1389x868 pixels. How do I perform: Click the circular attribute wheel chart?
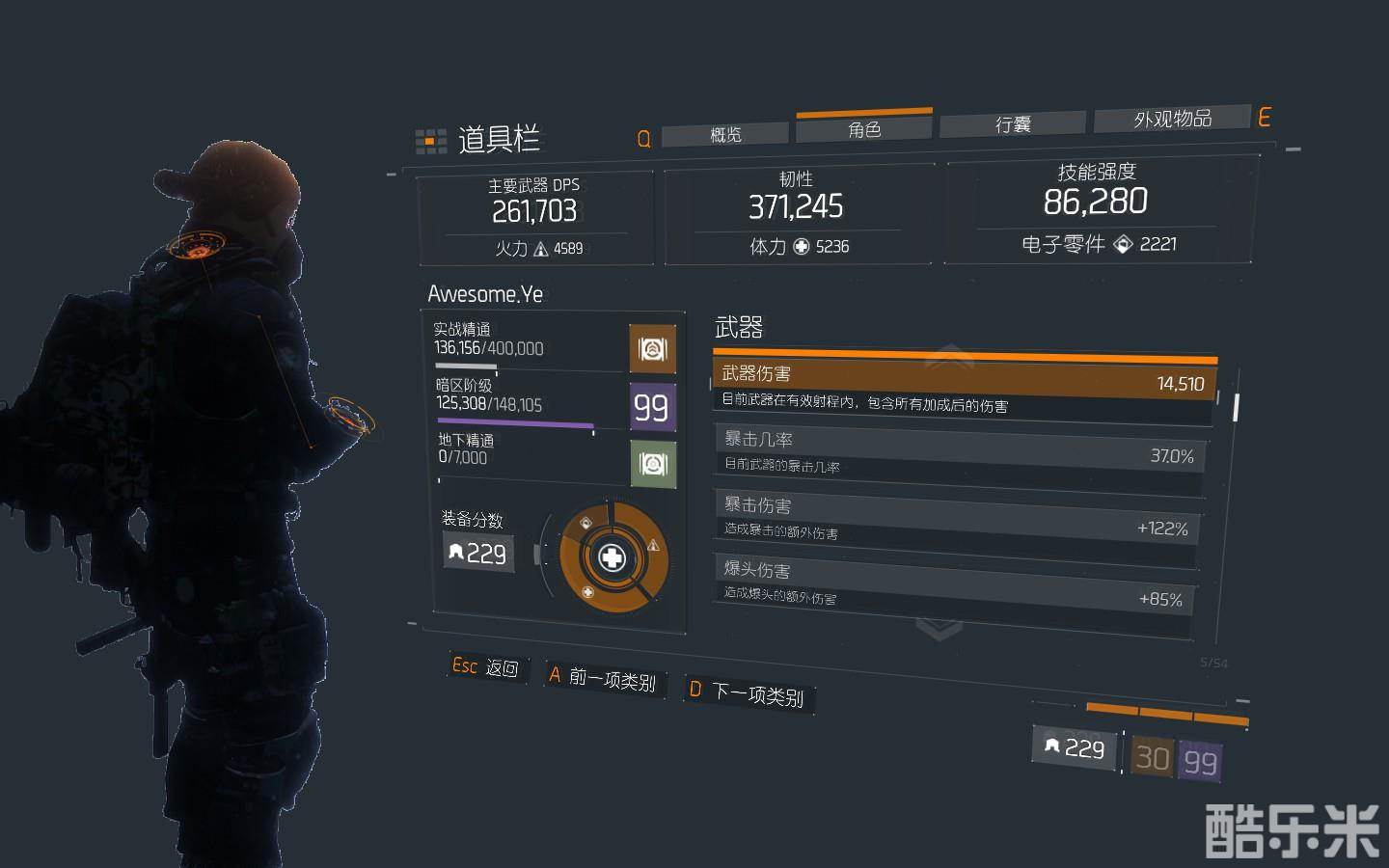click(x=613, y=557)
